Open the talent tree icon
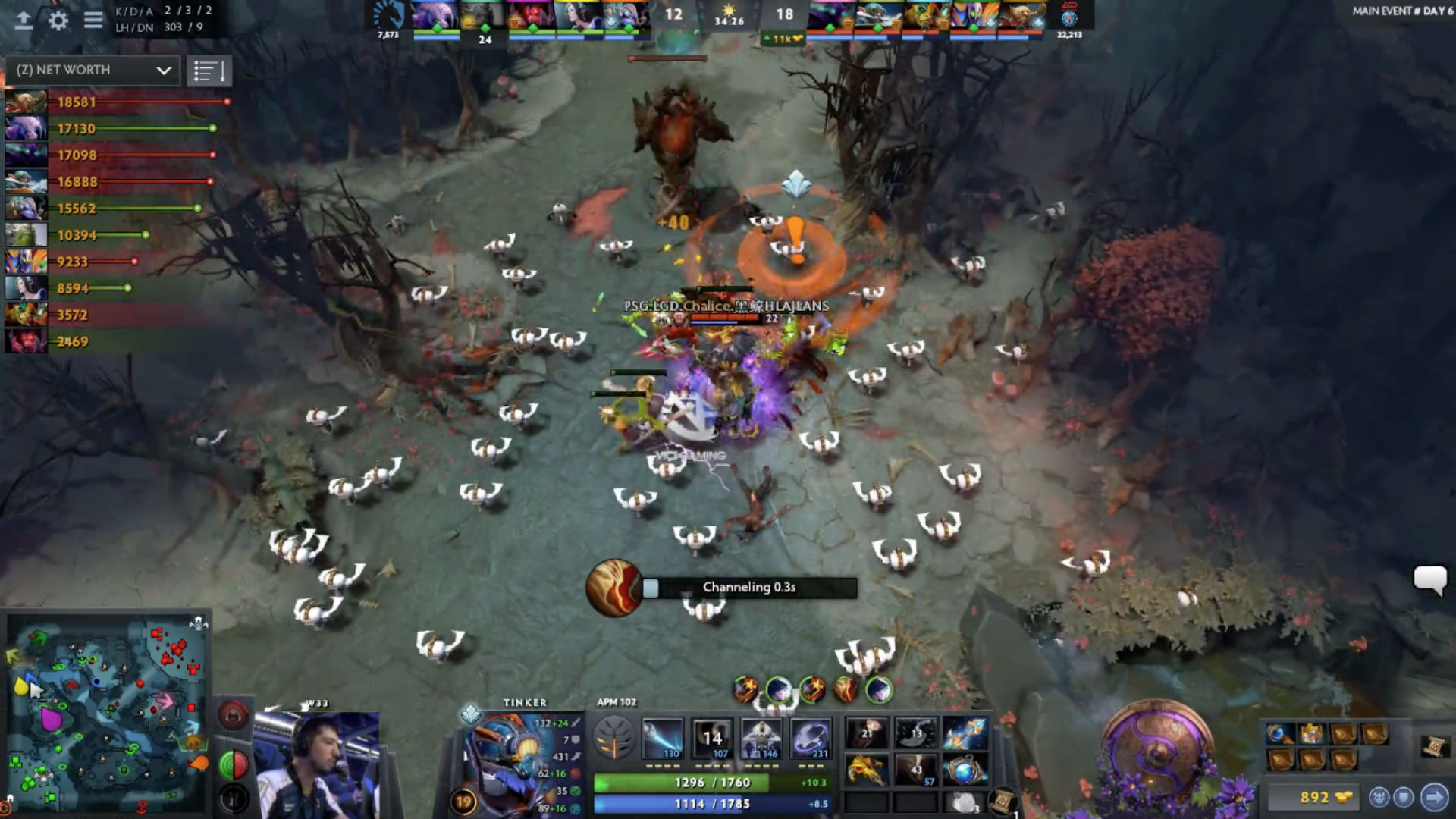Screen dimensions: 1456x819 (613, 739)
